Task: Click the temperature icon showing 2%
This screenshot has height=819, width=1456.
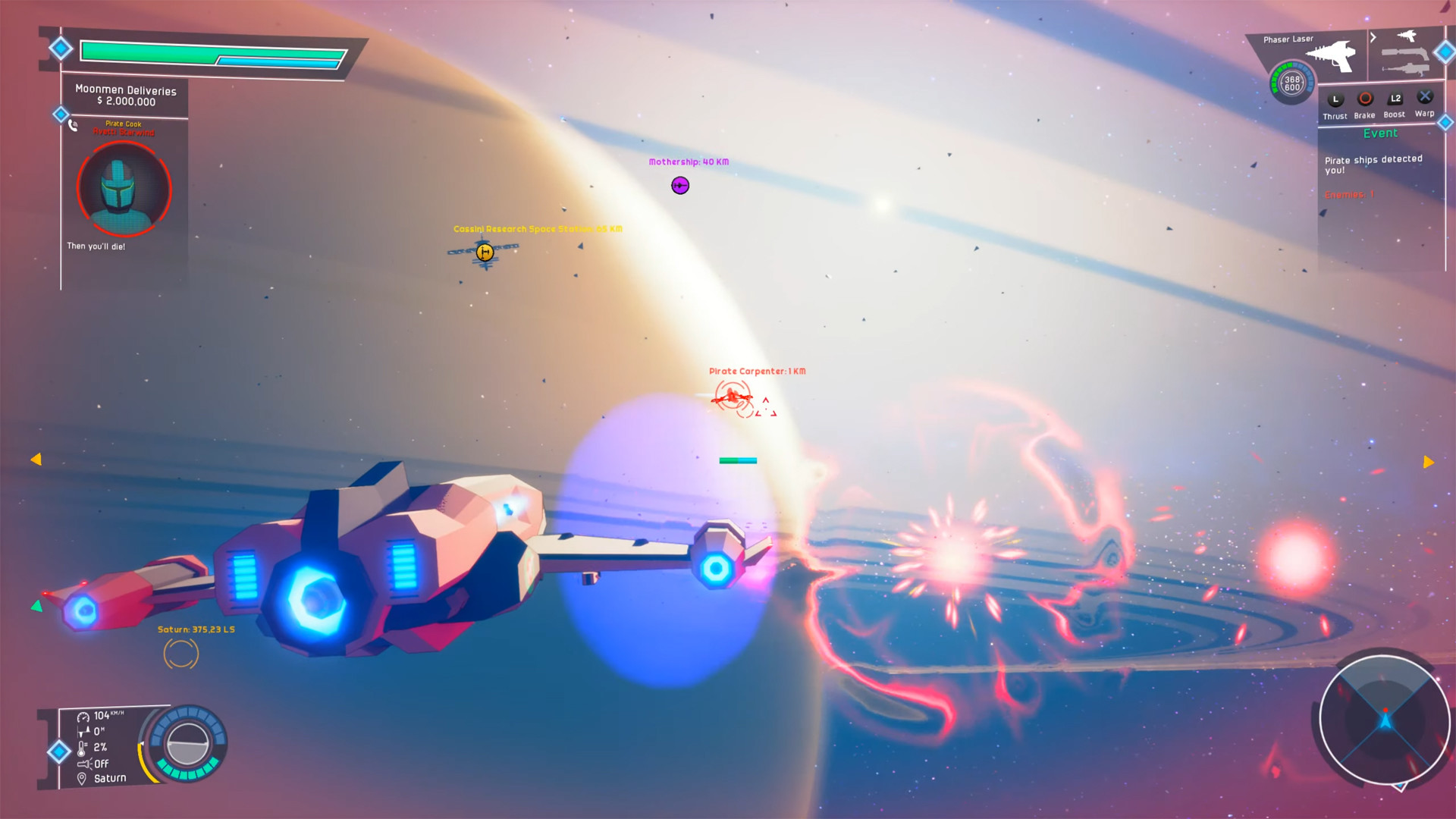Action: tap(82, 748)
